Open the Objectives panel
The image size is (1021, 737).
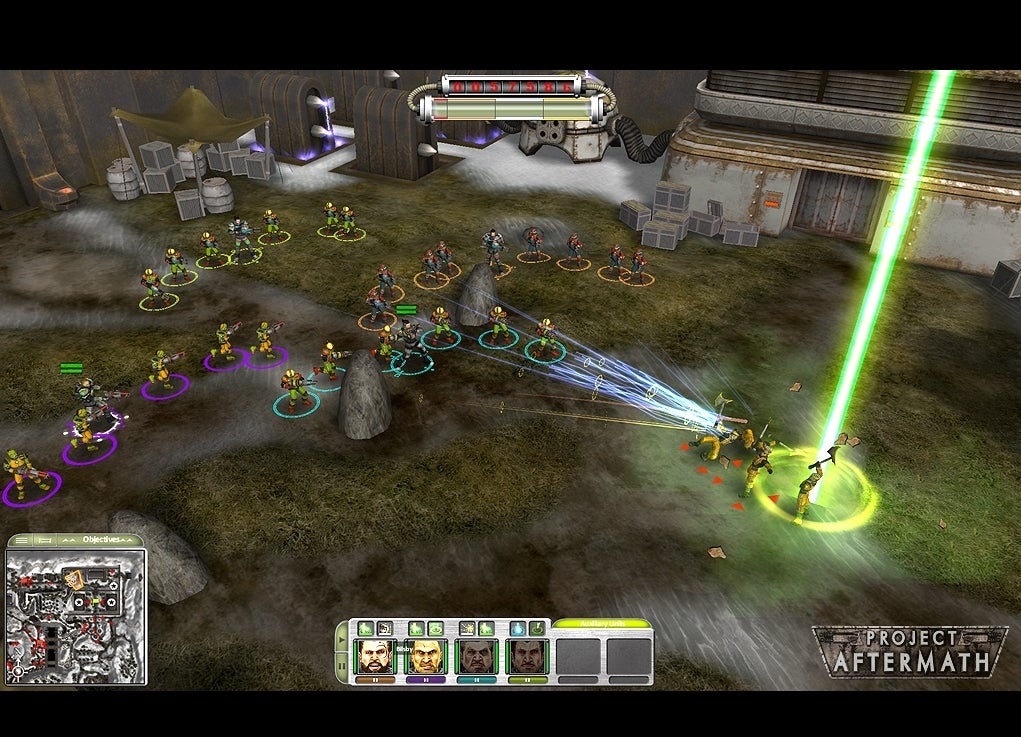[x=100, y=539]
